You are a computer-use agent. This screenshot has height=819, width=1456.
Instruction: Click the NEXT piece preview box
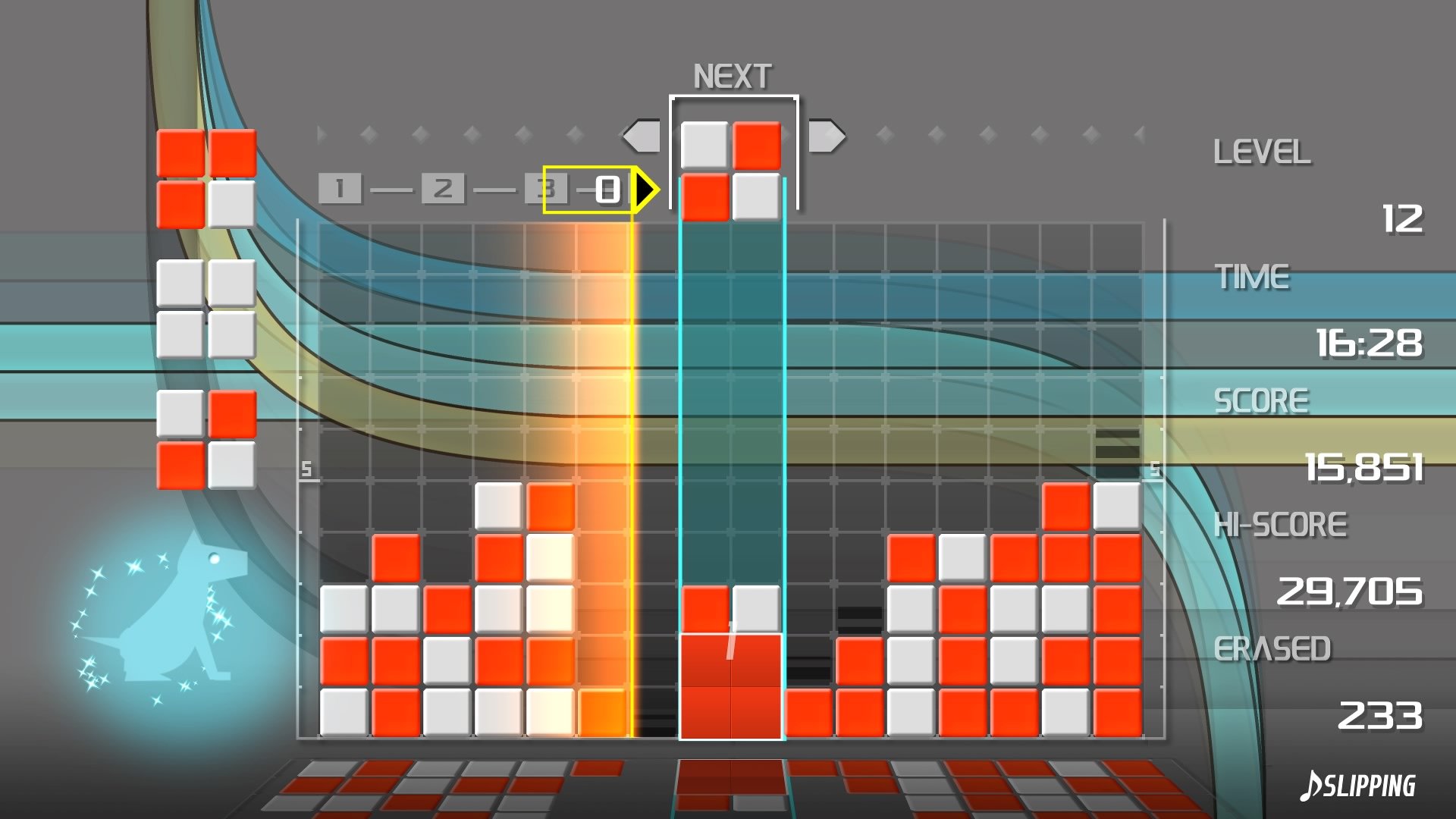pyautogui.click(x=734, y=152)
